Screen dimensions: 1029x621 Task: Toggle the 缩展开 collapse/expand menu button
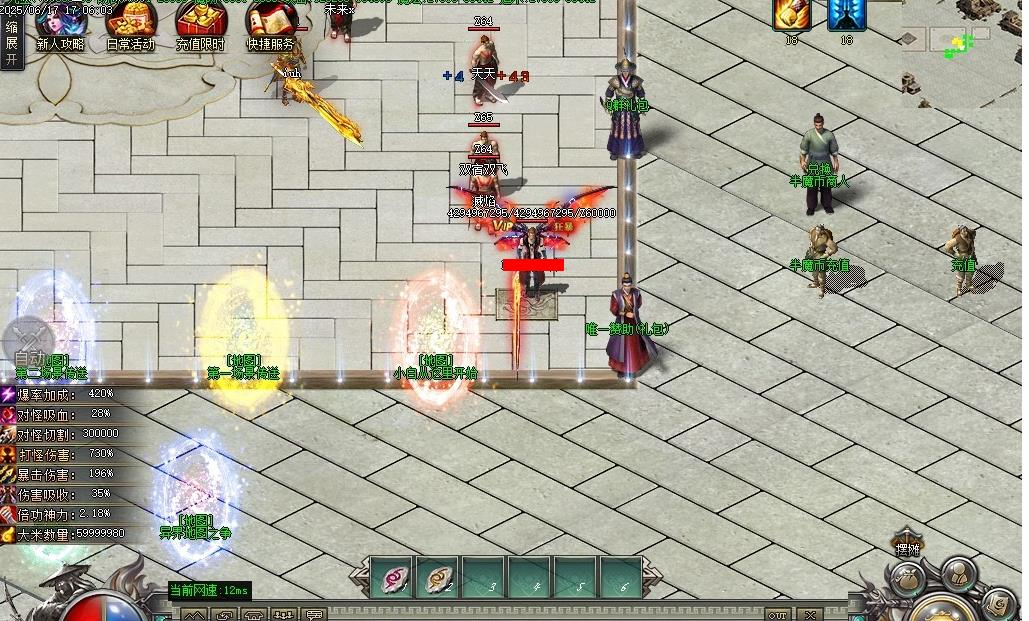[12, 43]
